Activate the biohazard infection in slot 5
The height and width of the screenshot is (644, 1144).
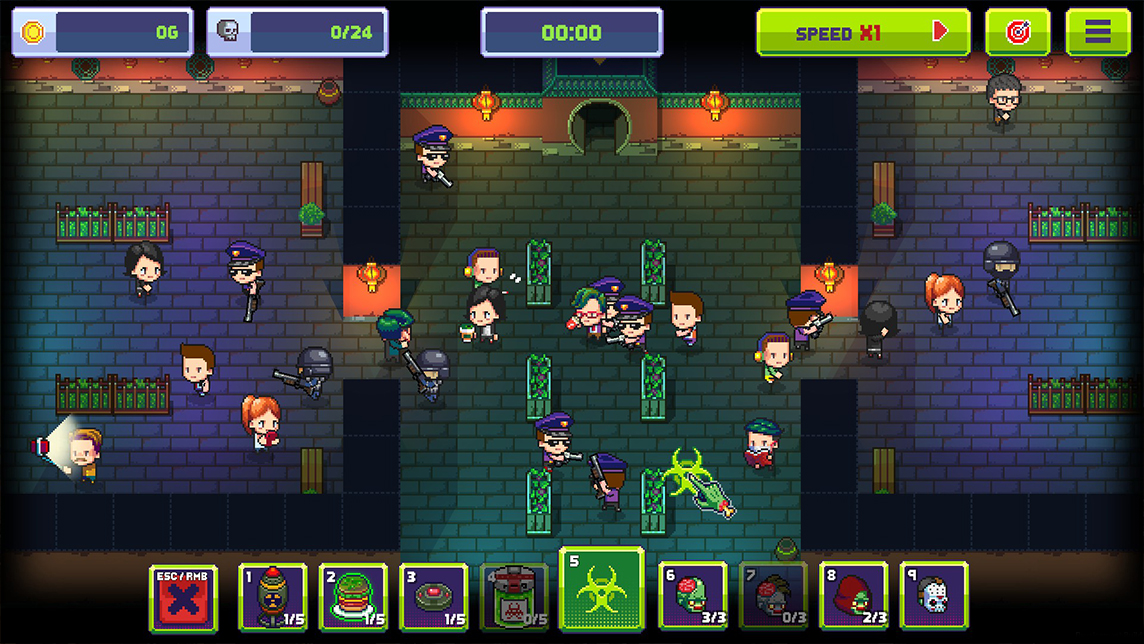601,590
